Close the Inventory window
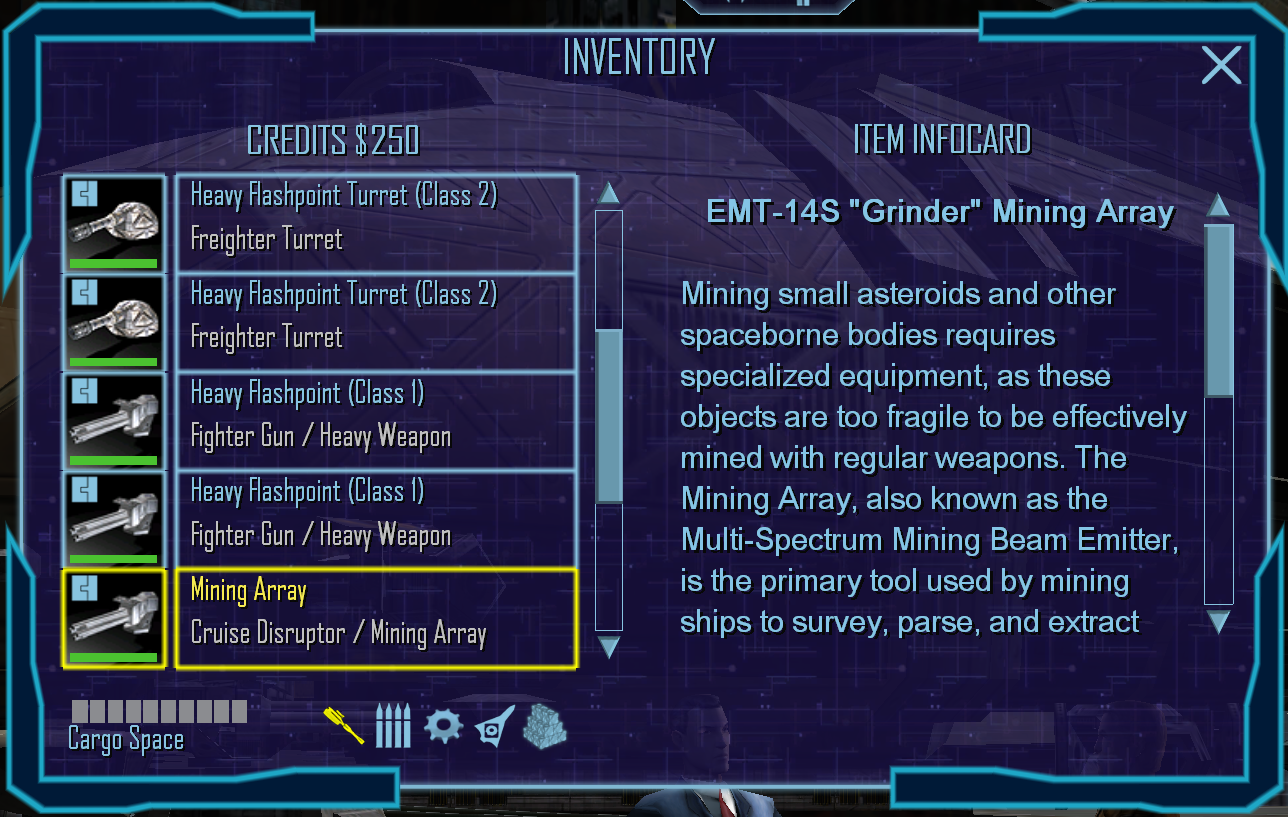This screenshot has height=817, width=1288. 1221,66
